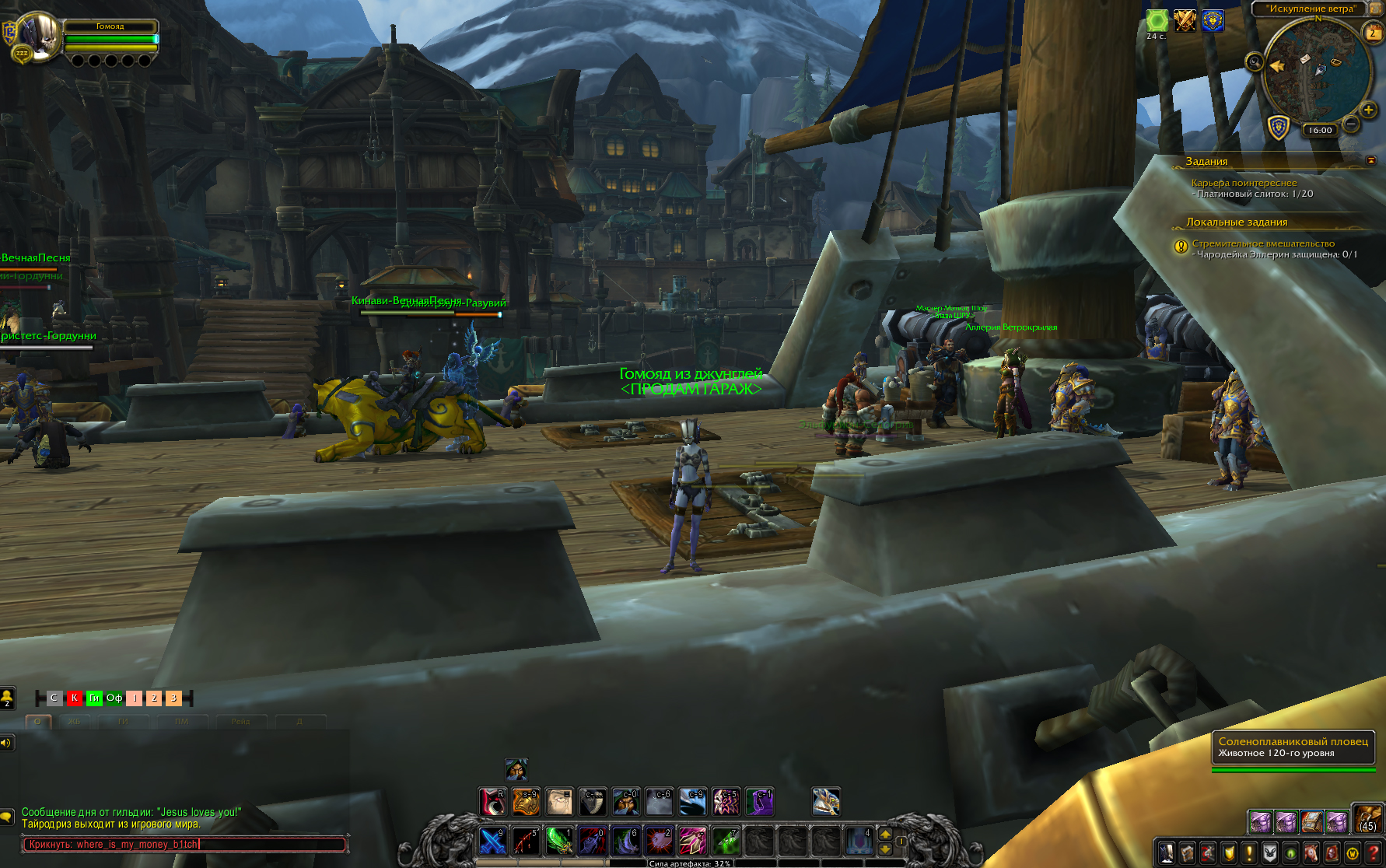Screen dimensions: 1386x868
Task: Open the backpack bag showing 45 slots
Action: click(x=1368, y=820)
